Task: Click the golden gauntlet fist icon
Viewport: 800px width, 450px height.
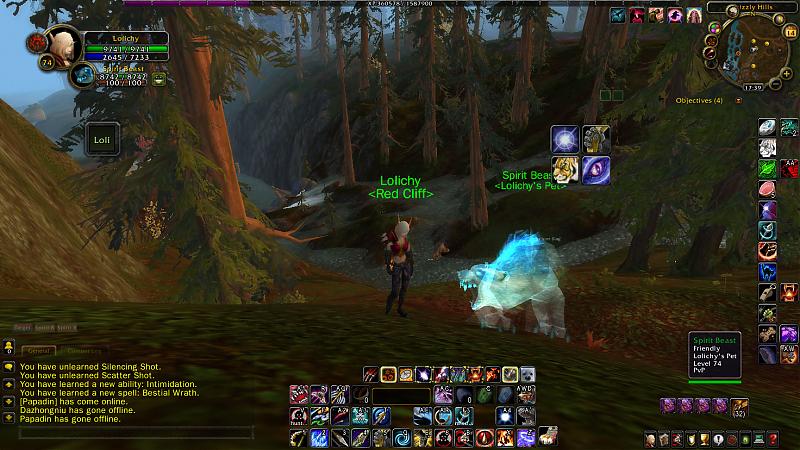Action: (596, 140)
